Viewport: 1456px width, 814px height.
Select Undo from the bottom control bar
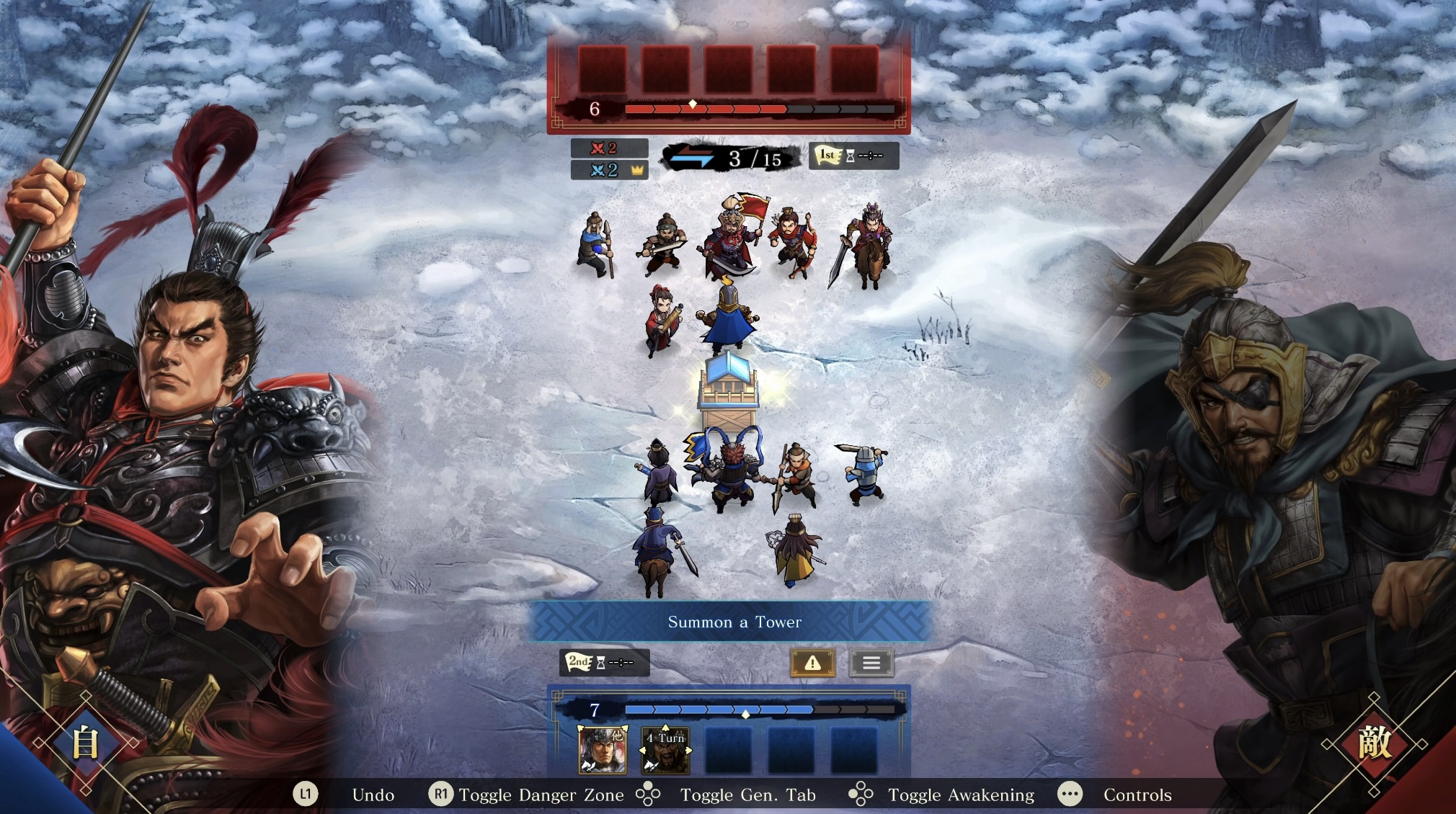pyautogui.click(x=373, y=795)
